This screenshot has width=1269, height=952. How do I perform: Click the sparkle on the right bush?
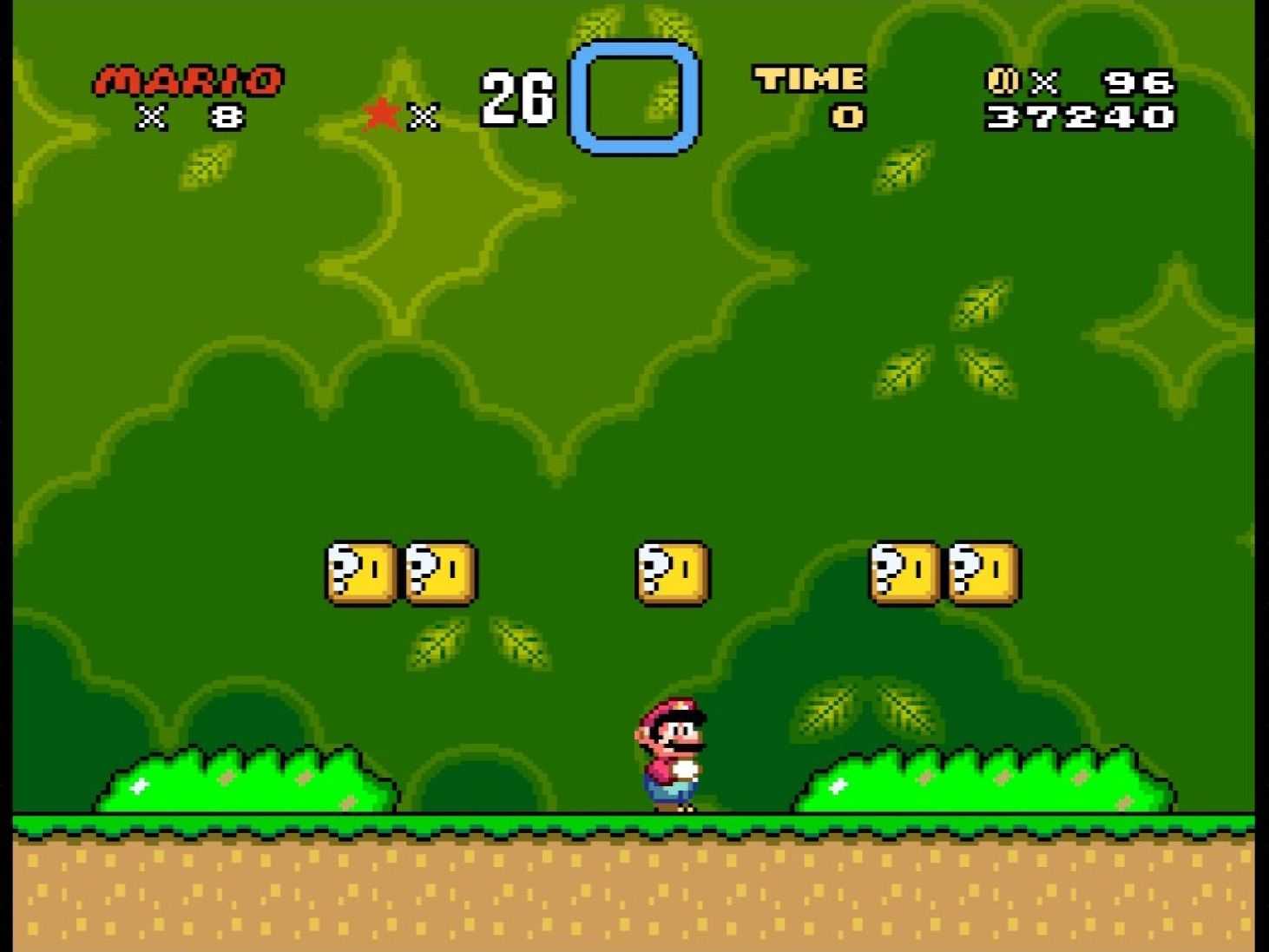[x=836, y=785]
